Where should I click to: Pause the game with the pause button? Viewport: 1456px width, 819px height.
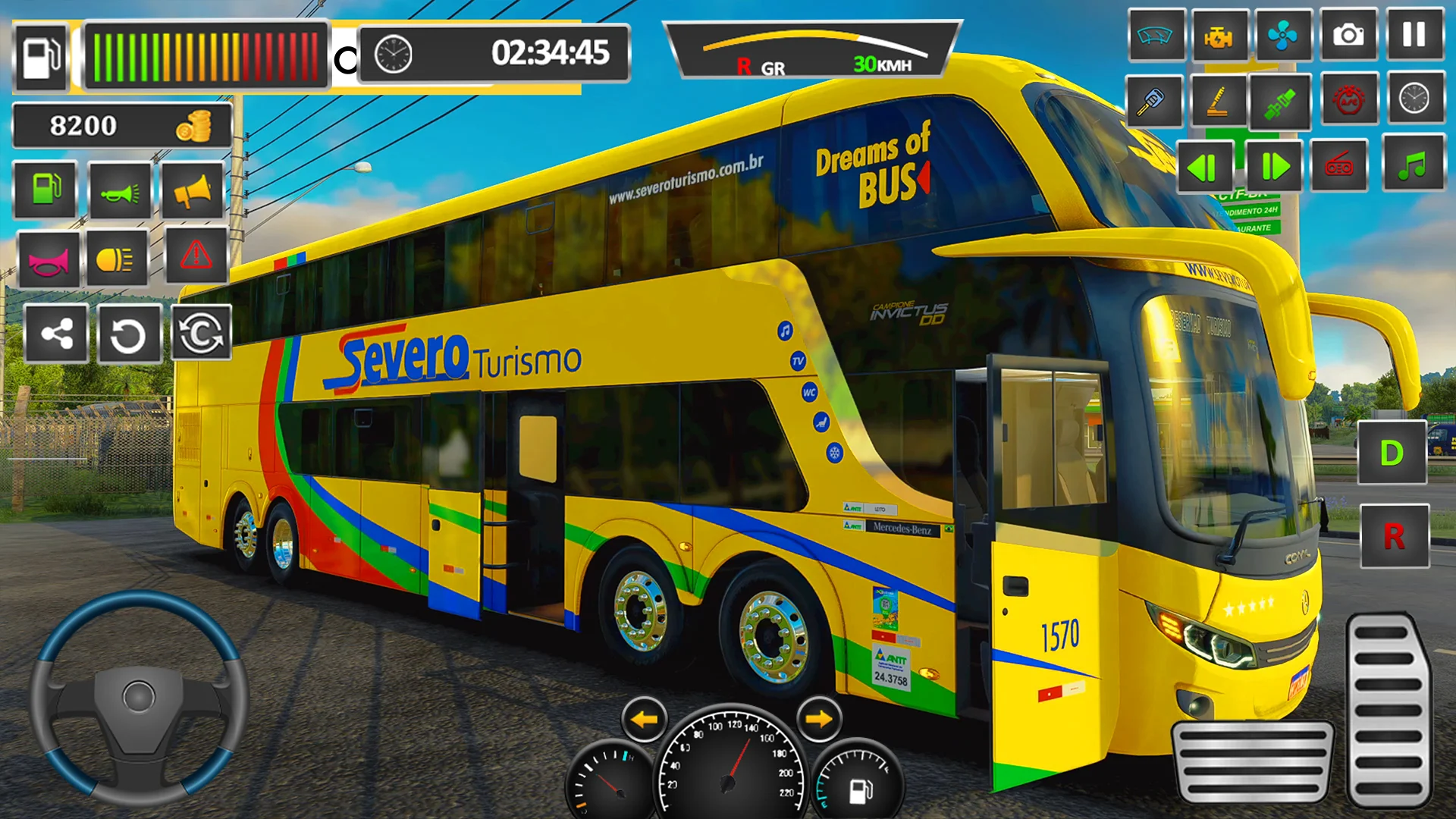(x=1414, y=36)
